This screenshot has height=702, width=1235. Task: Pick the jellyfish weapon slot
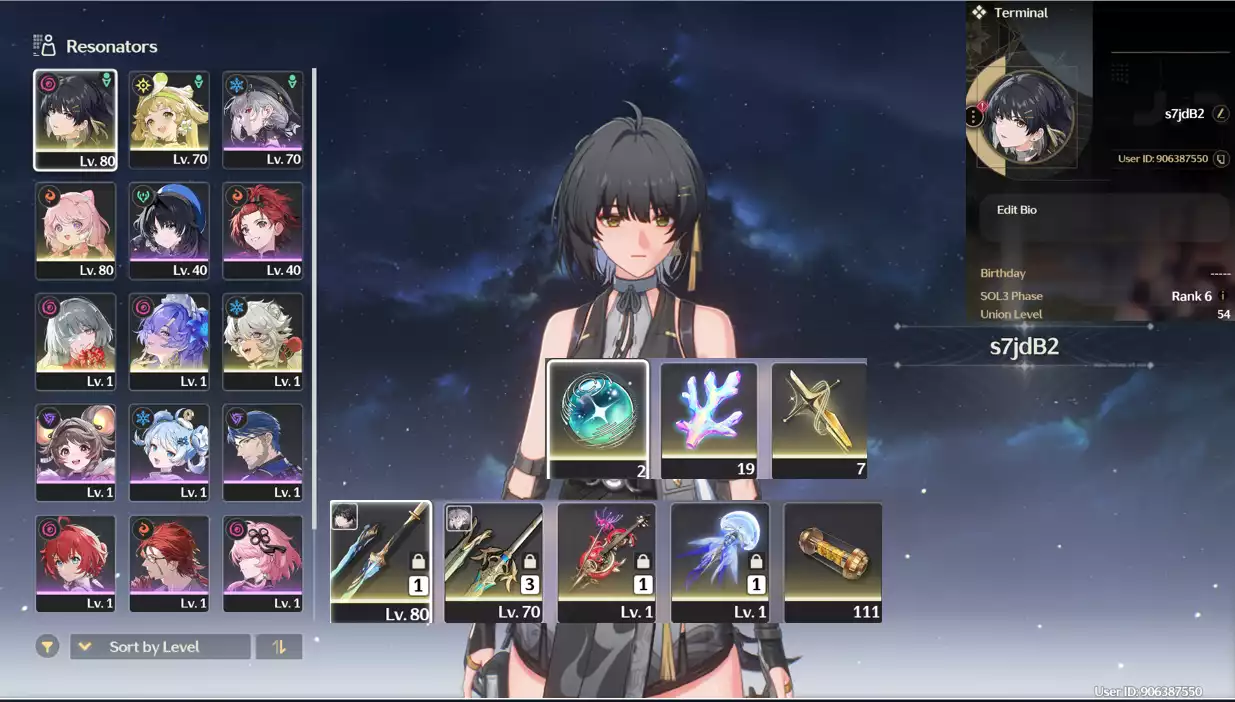click(720, 562)
